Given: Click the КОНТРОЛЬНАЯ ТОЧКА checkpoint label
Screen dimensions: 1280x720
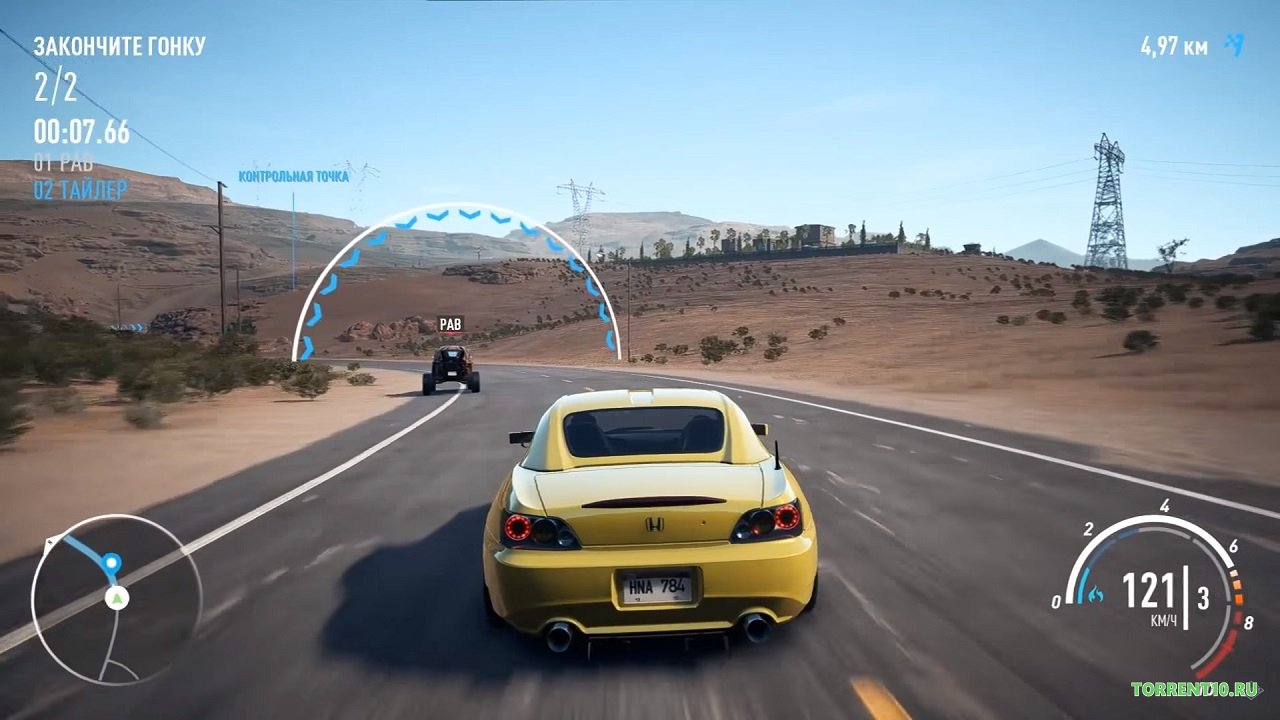Looking at the screenshot, I should [x=293, y=177].
